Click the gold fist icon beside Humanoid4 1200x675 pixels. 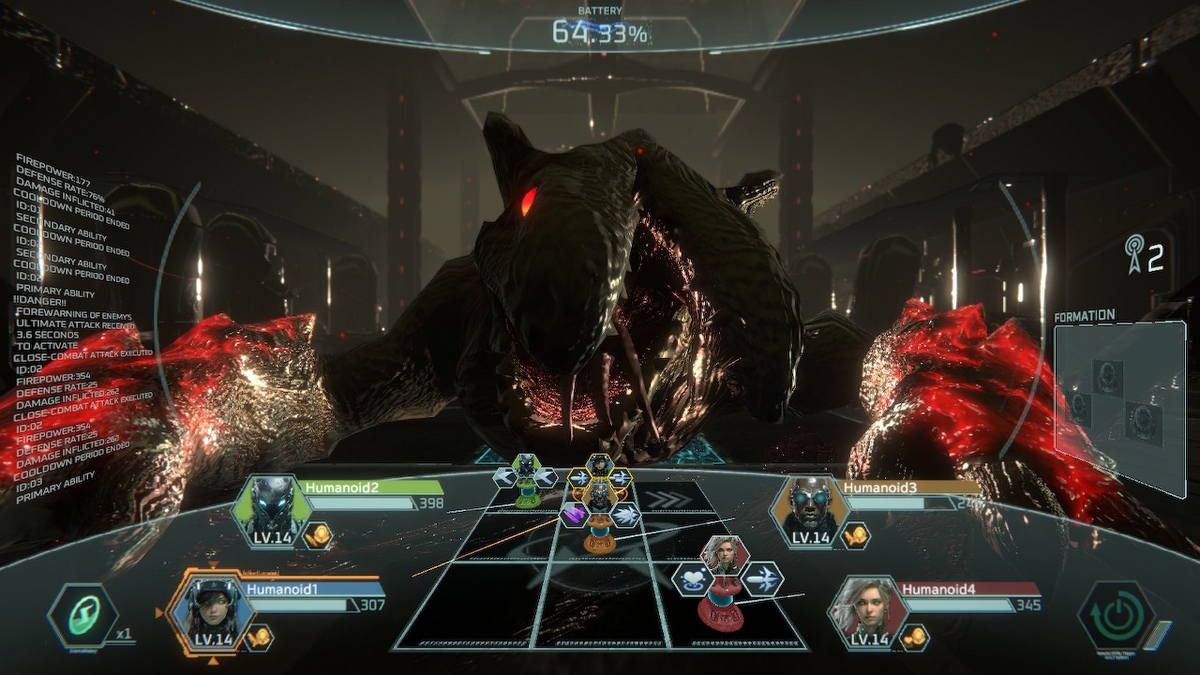point(913,637)
